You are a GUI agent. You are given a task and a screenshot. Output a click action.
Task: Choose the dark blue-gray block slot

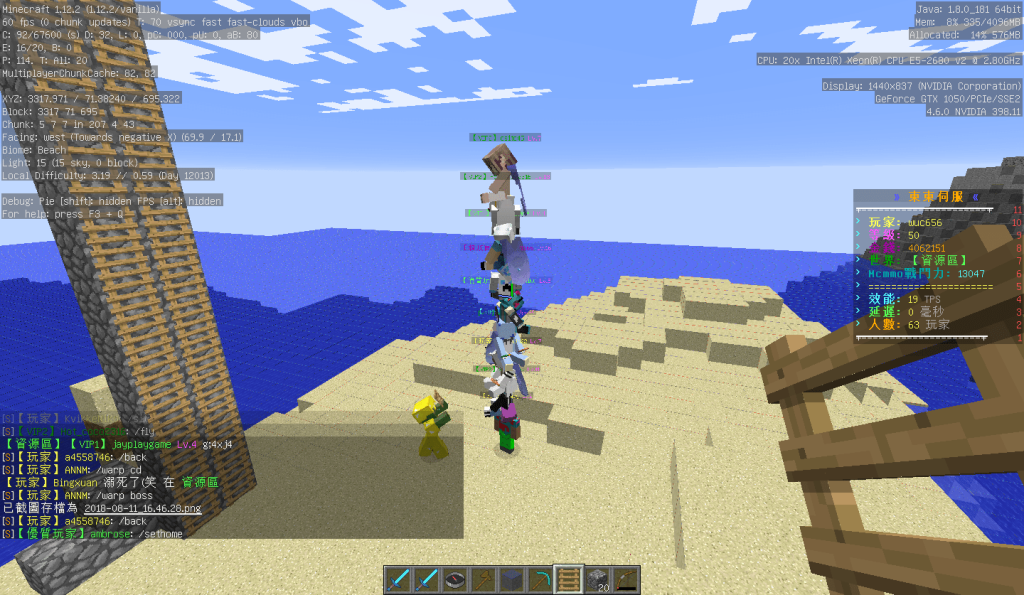click(512, 579)
